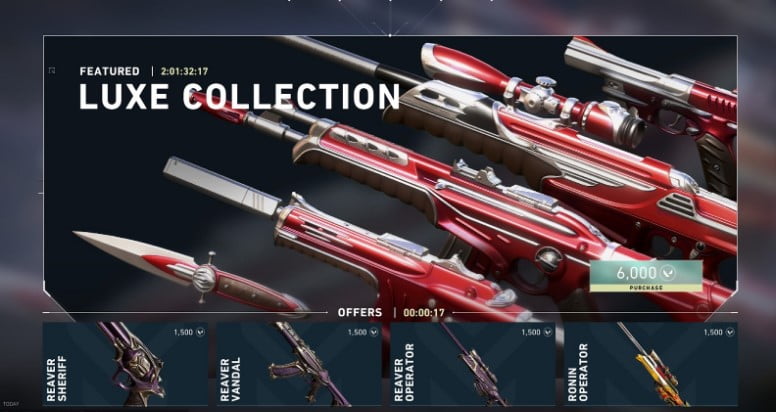
Task: Pick the Ronin Operator offer
Action: (x=646, y=364)
